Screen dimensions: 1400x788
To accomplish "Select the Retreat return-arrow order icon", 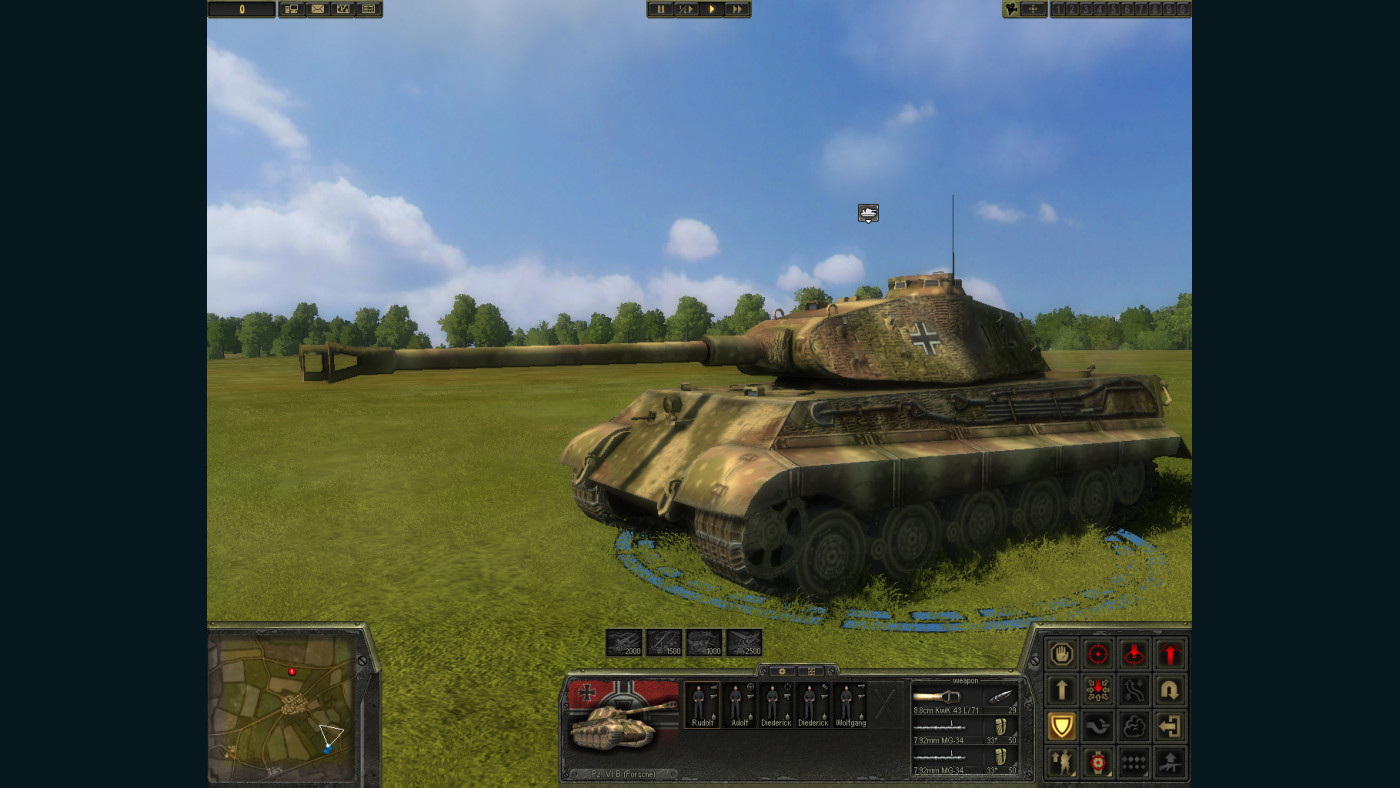I will tap(1169, 725).
